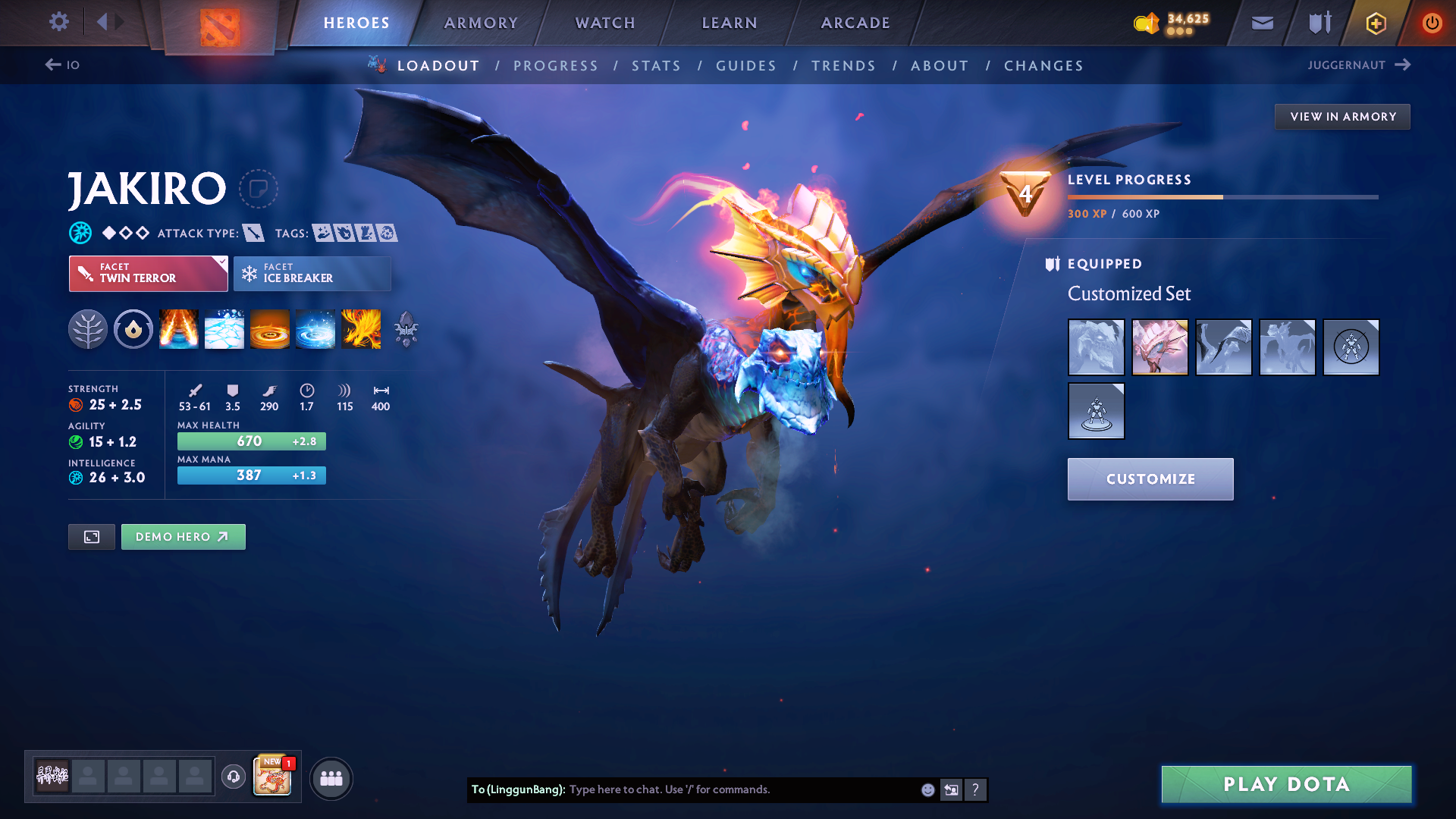
Task: Click the melee attack type icon
Action: 253,233
